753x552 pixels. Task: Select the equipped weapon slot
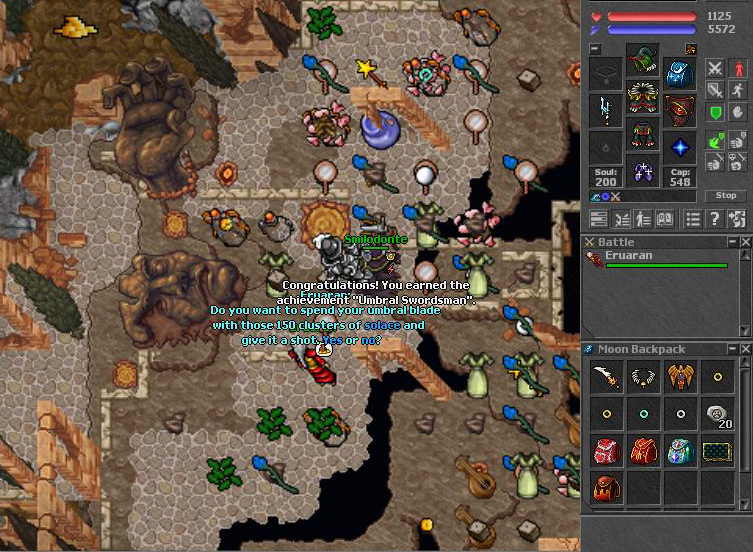[x=605, y=110]
